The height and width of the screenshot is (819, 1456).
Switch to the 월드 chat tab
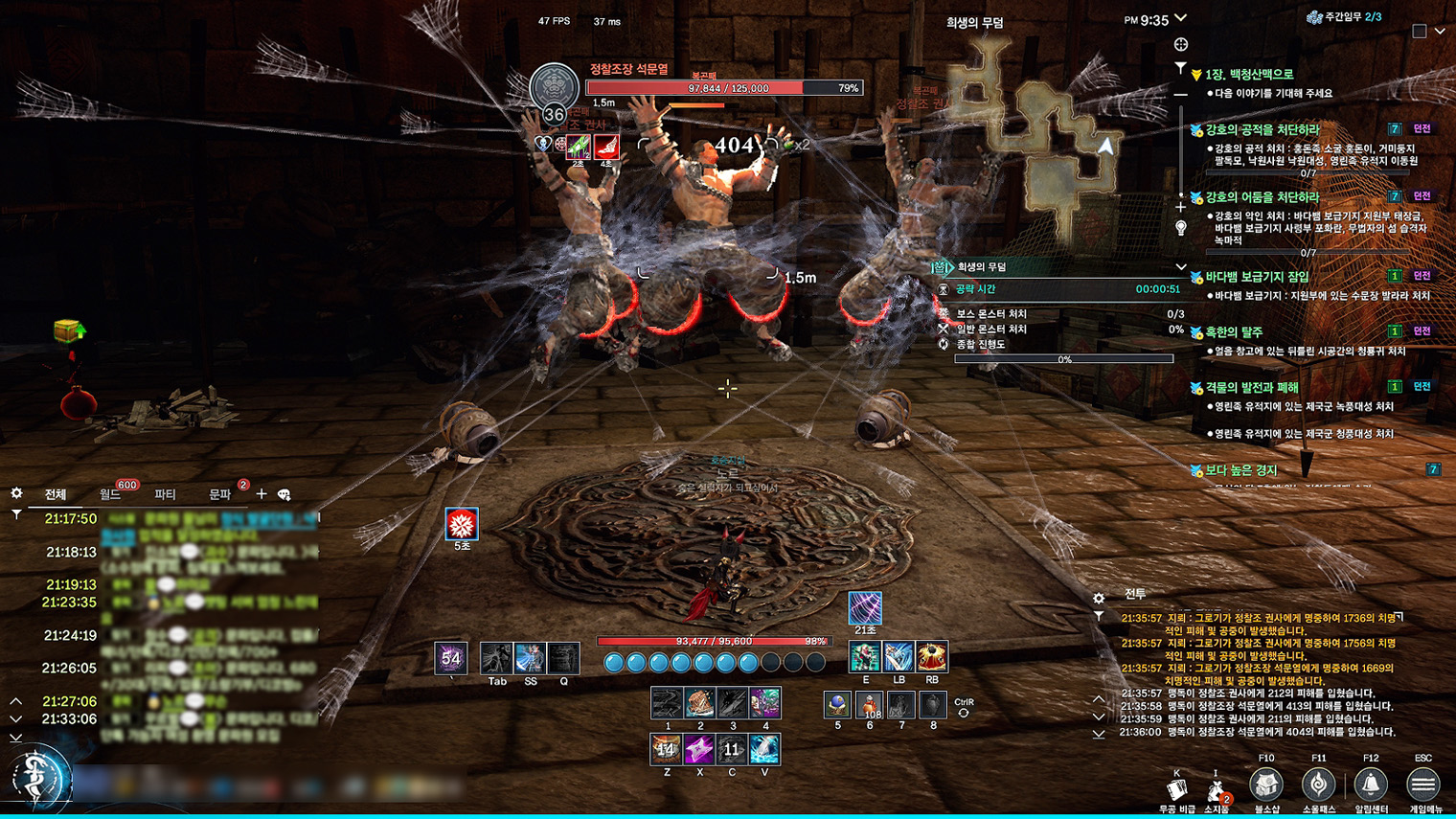coord(110,494)
